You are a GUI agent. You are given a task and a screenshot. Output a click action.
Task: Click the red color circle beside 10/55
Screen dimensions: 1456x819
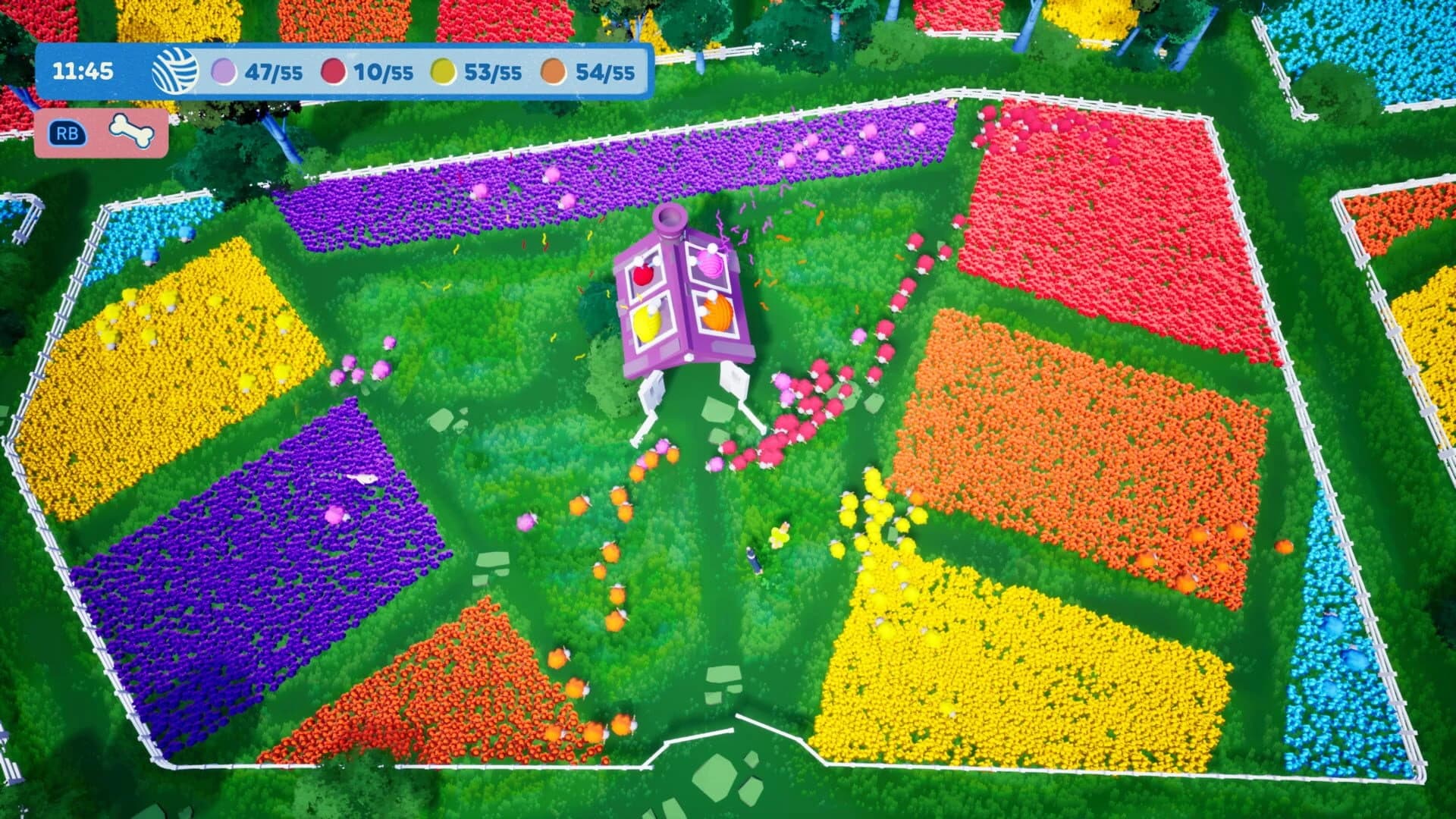pos(331,72)
